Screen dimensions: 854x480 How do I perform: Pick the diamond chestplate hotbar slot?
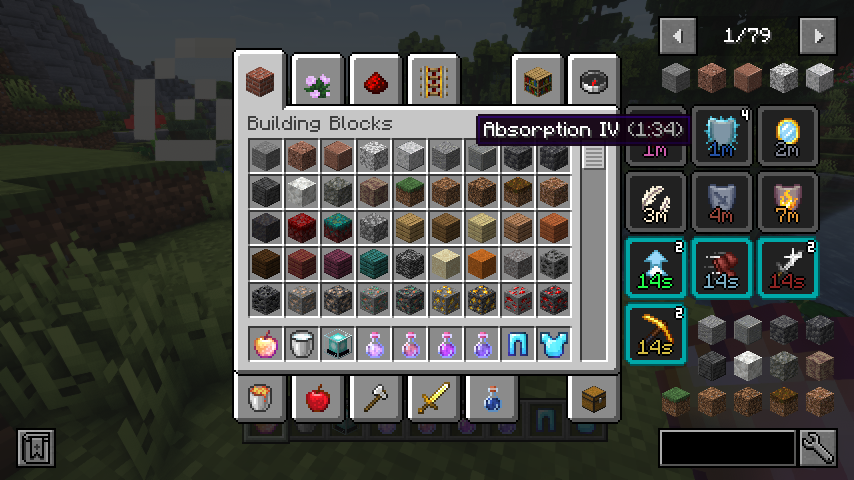click(553, 345)
